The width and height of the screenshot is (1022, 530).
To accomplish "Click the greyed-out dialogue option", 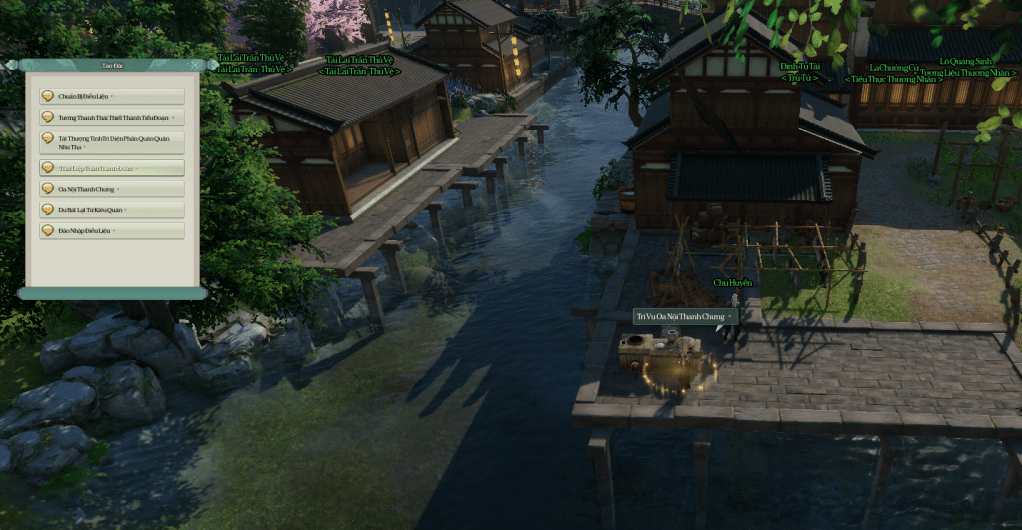I will coord(112,168).
